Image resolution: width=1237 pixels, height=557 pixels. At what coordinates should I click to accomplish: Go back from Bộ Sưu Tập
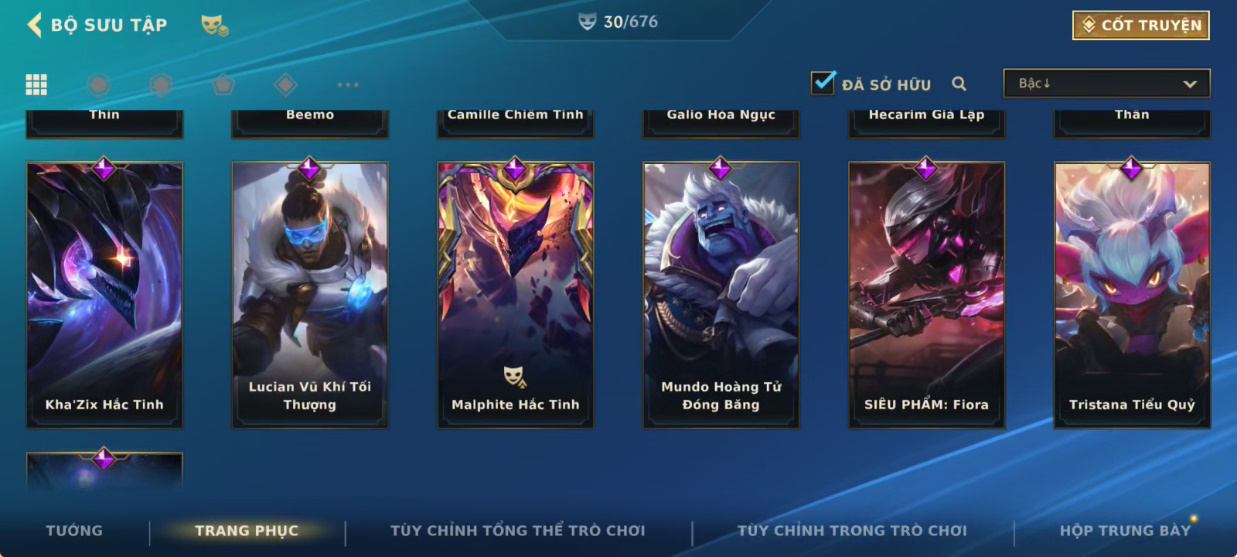tap(34, 25)
